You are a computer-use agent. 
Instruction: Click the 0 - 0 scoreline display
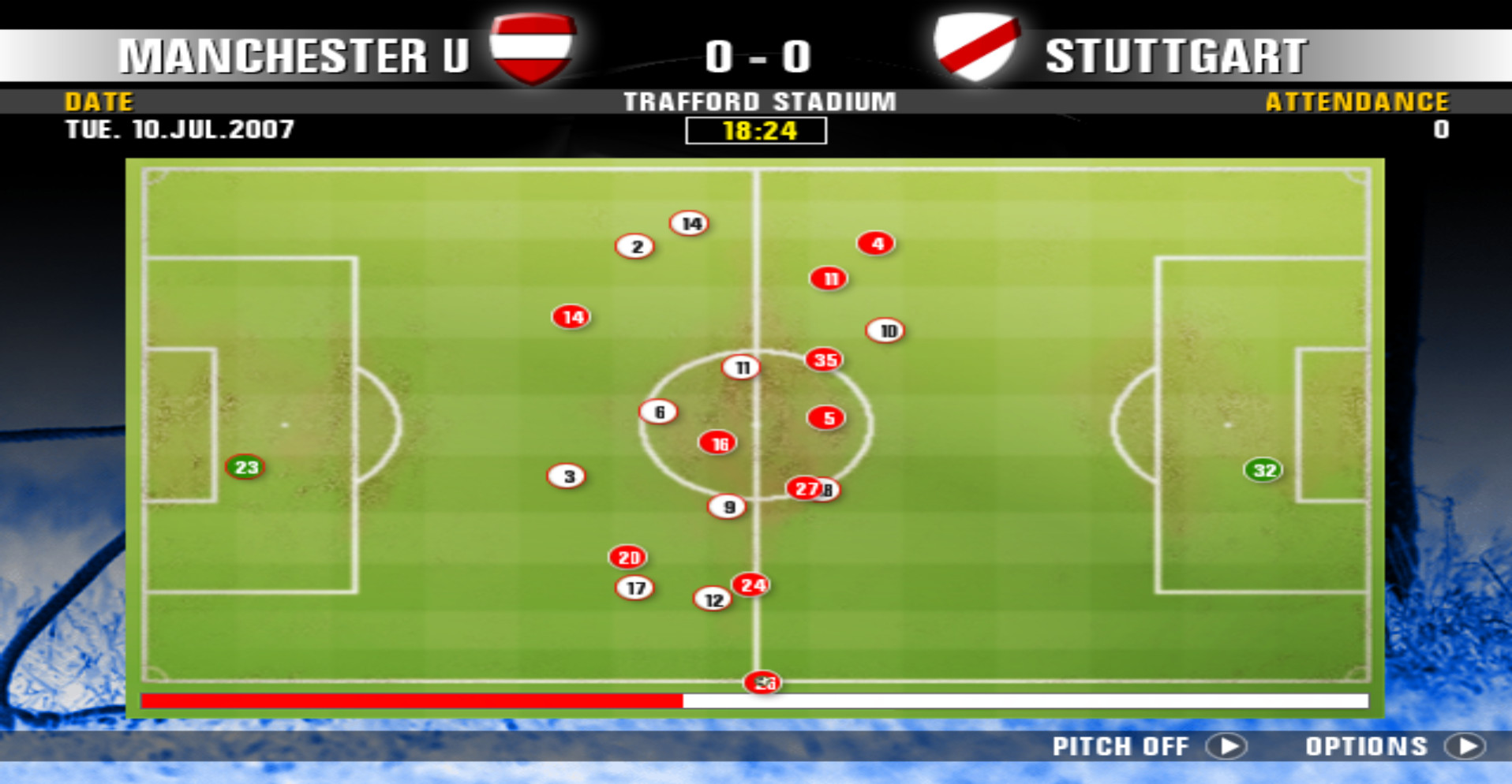pos(758,55)
